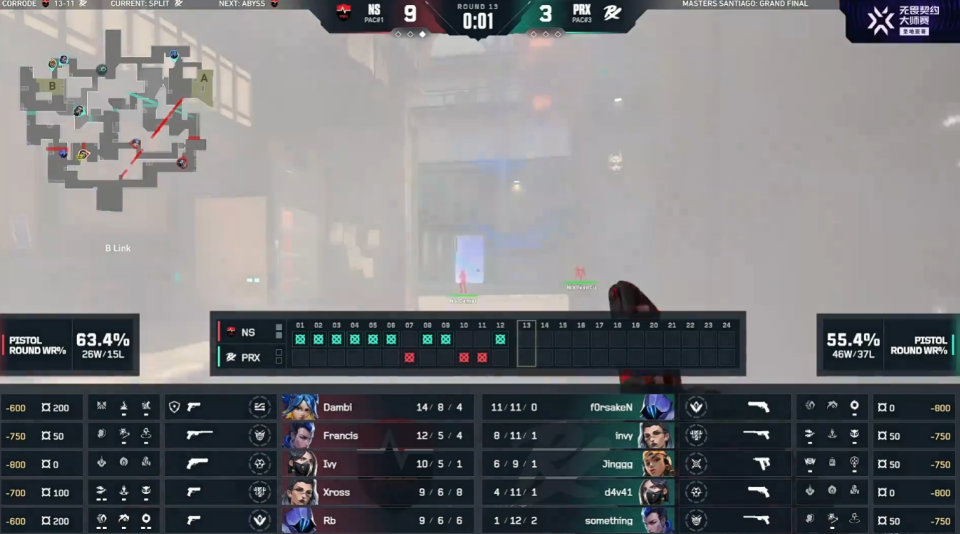This screenshot has height=534, width=960.
Task: Pick Jinggg from the player list
Action: pyautogui.click(x=580, y=463)
